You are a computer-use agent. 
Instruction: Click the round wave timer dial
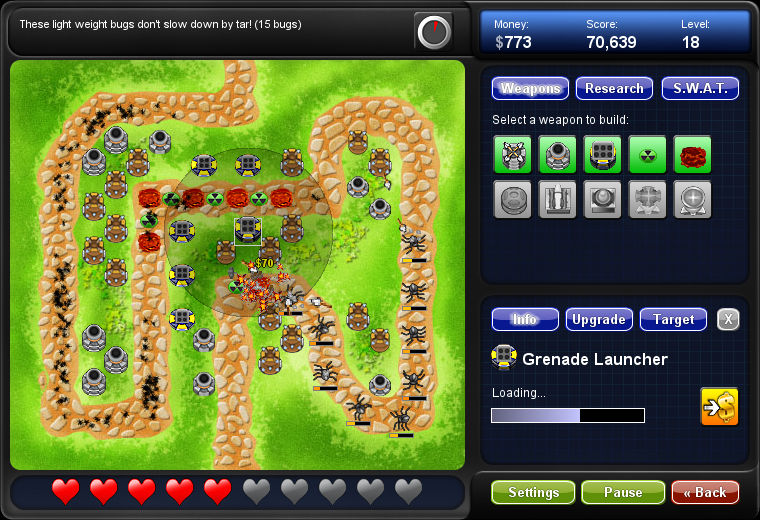434,32
